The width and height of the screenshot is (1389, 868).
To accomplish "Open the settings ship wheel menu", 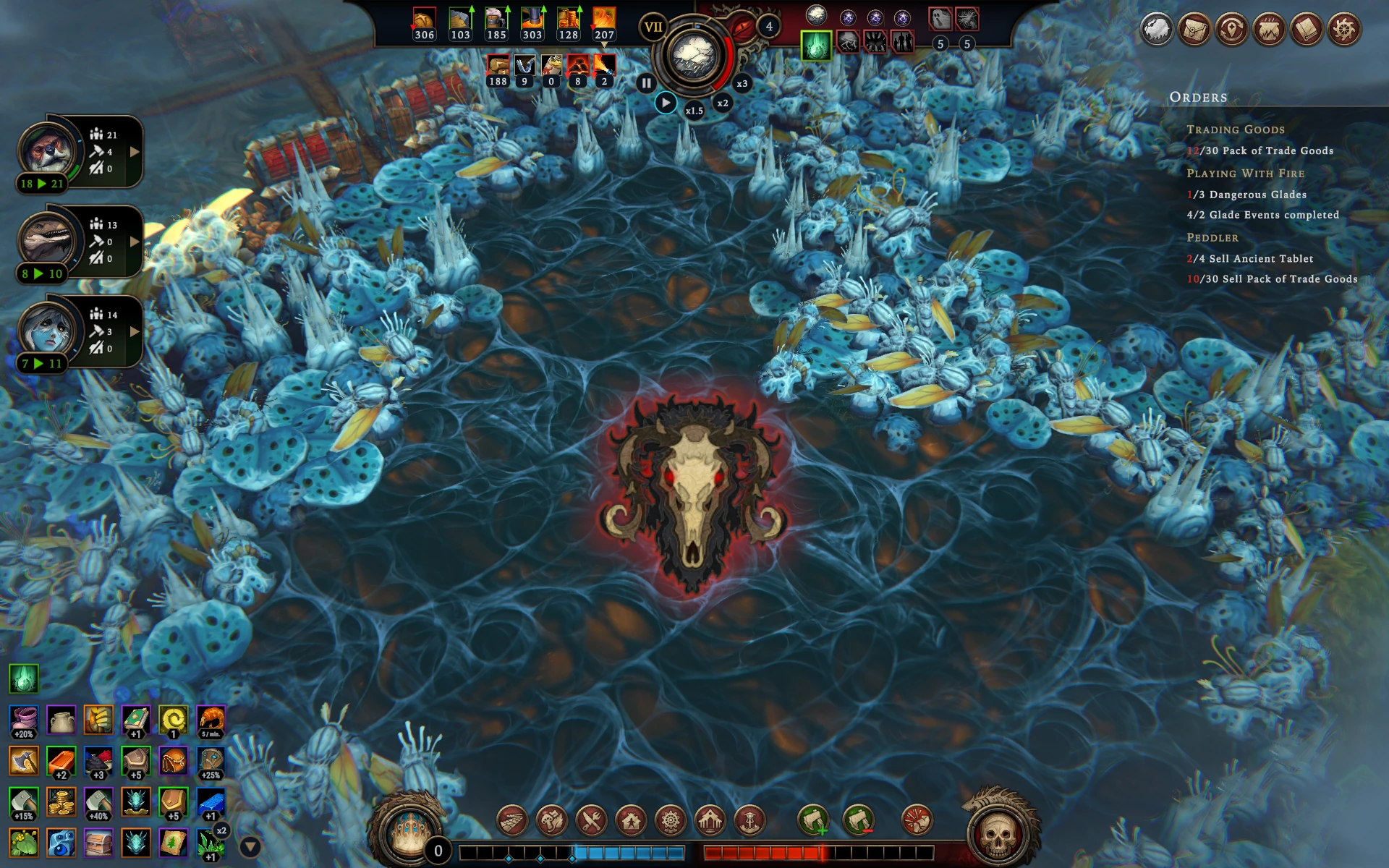I will (x=1343, y=30).
